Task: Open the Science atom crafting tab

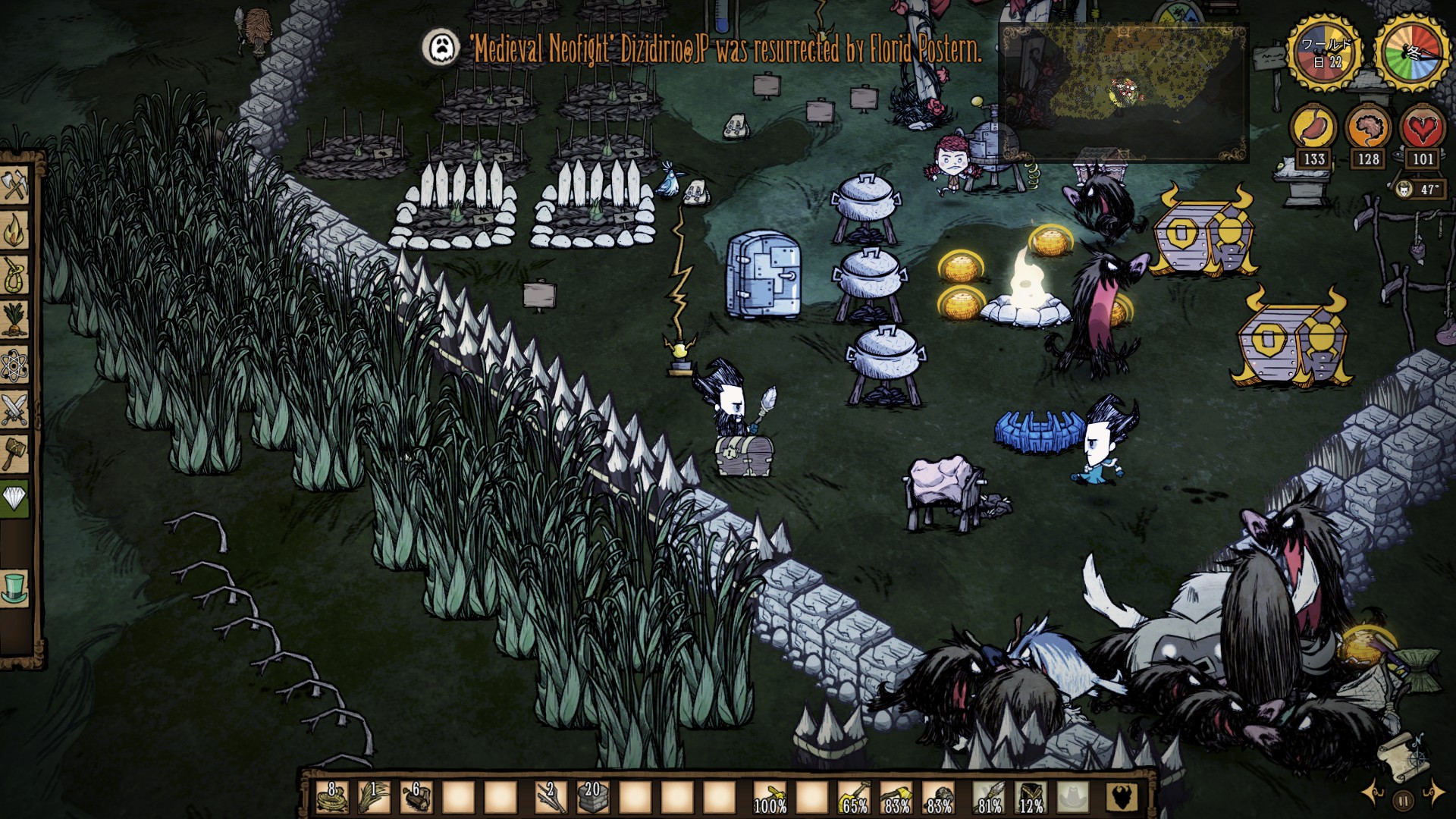Action: tap(15, 366)
